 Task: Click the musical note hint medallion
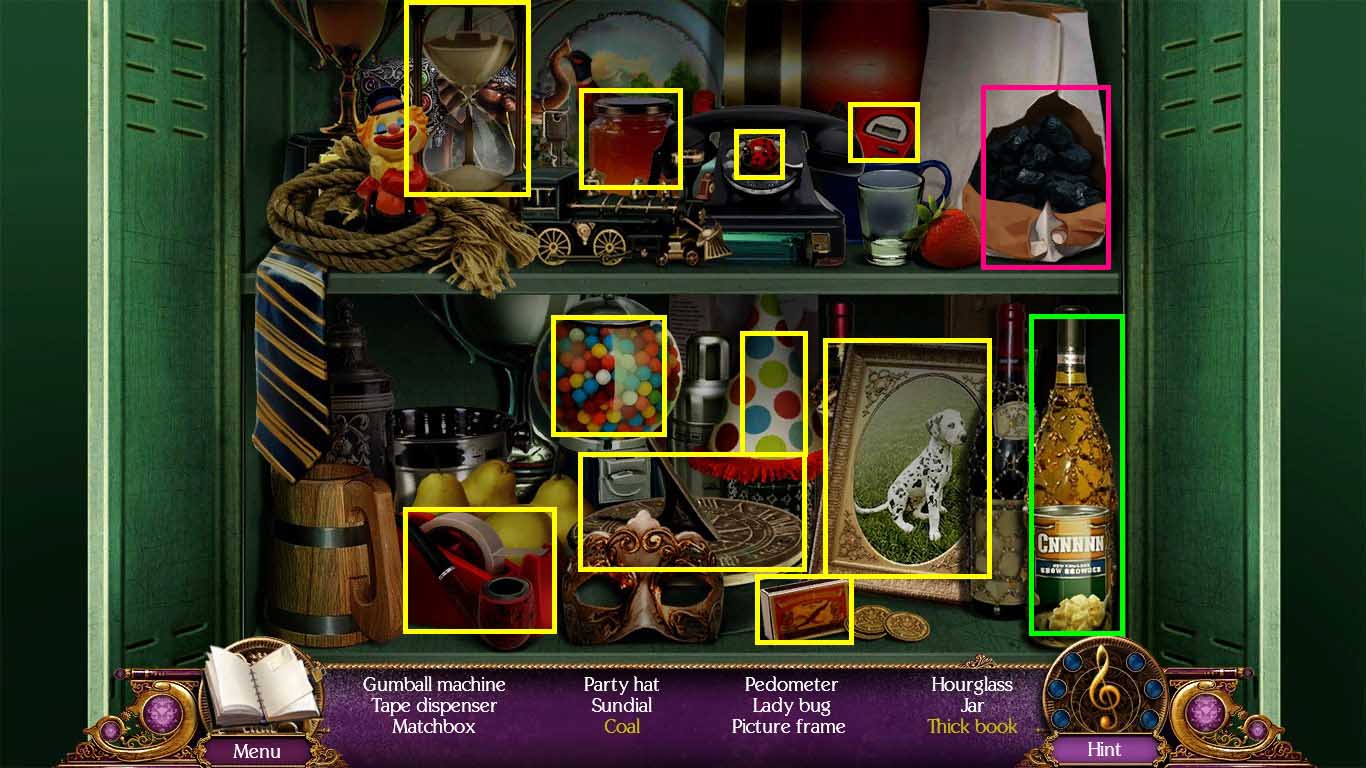coord(1106,698)
